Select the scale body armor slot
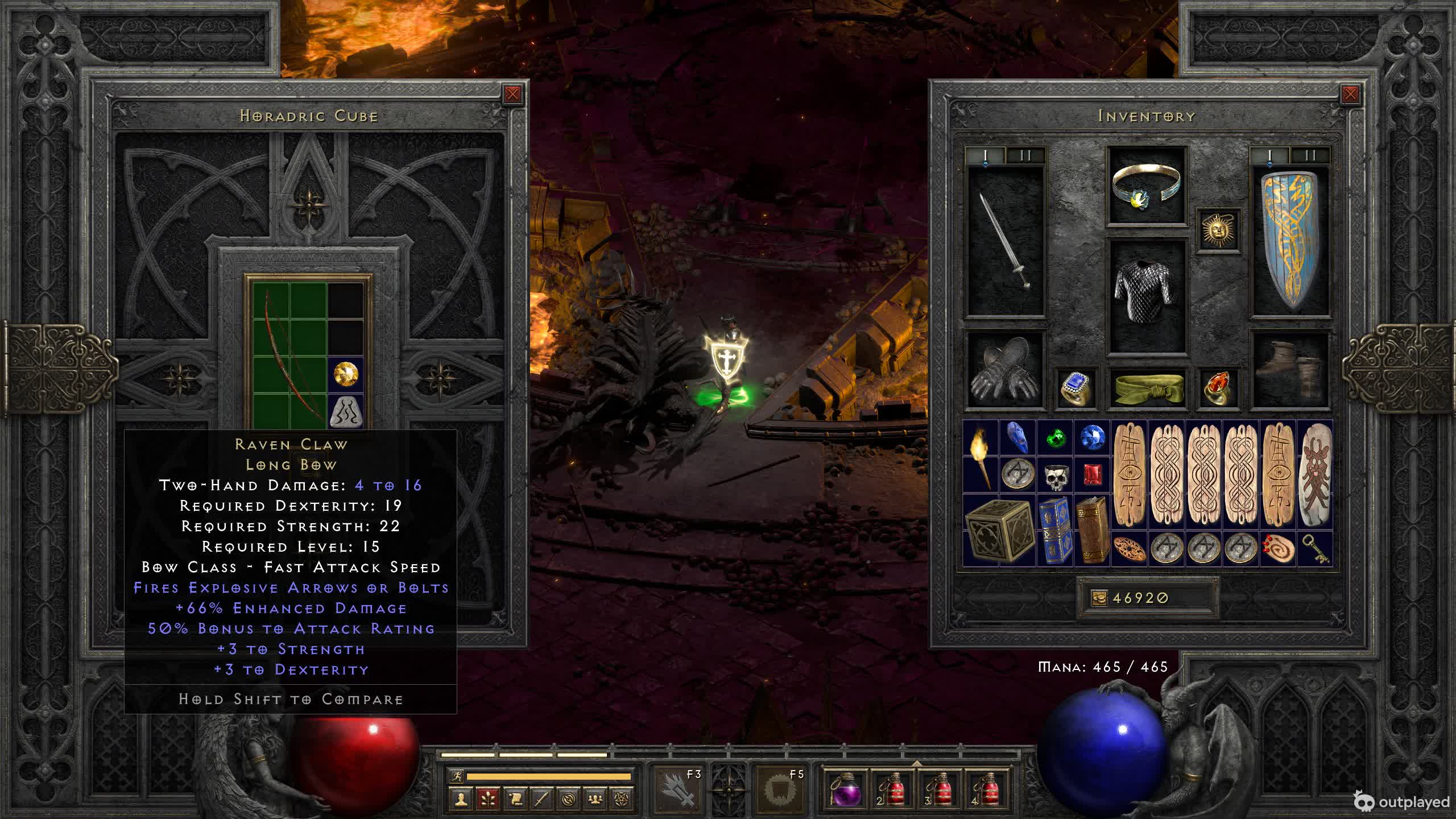Image resolution: width=1456 pixels, height=819 pixels. [1146, 295]
